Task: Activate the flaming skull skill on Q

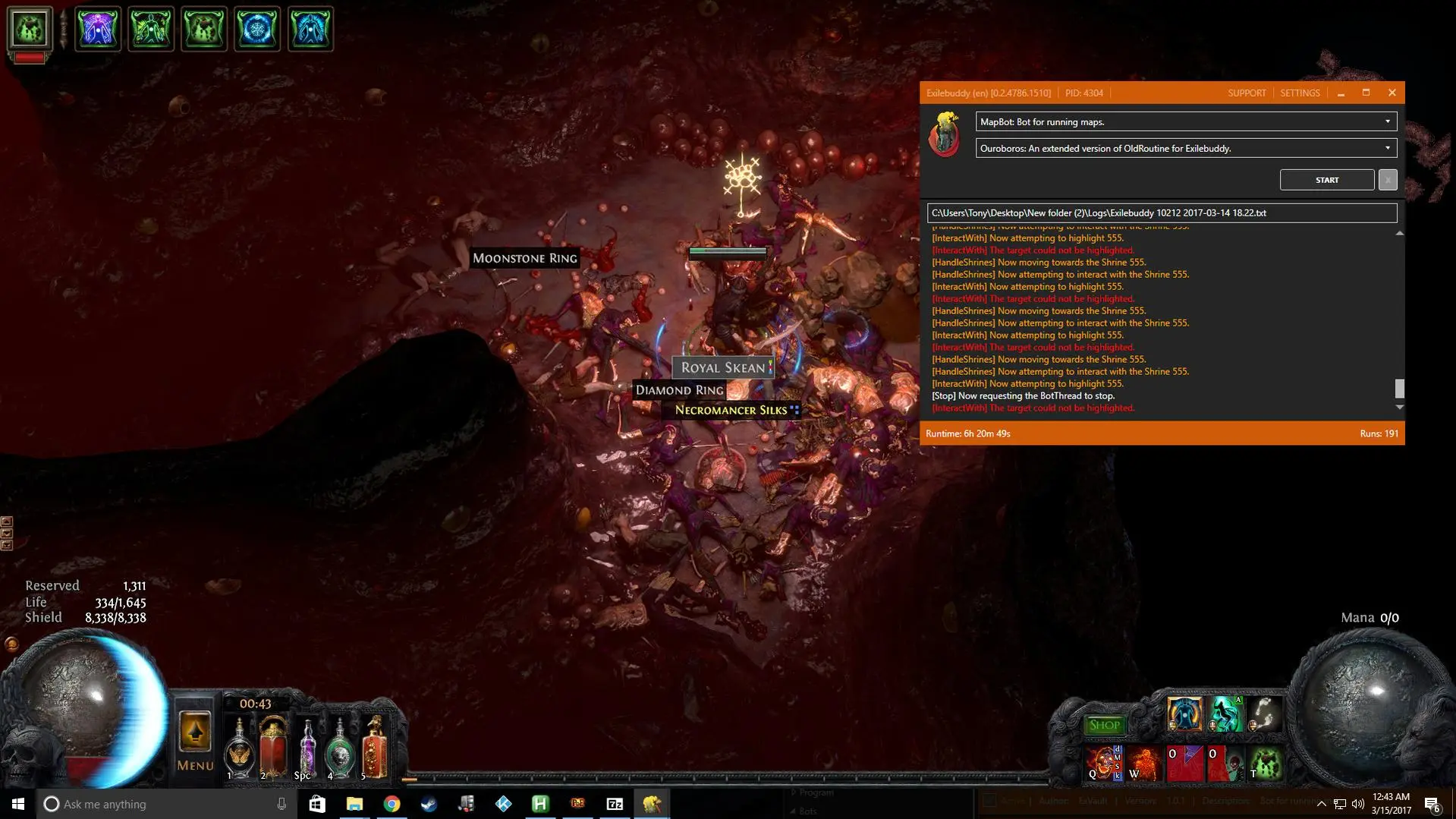Action: coord(1102,763)
